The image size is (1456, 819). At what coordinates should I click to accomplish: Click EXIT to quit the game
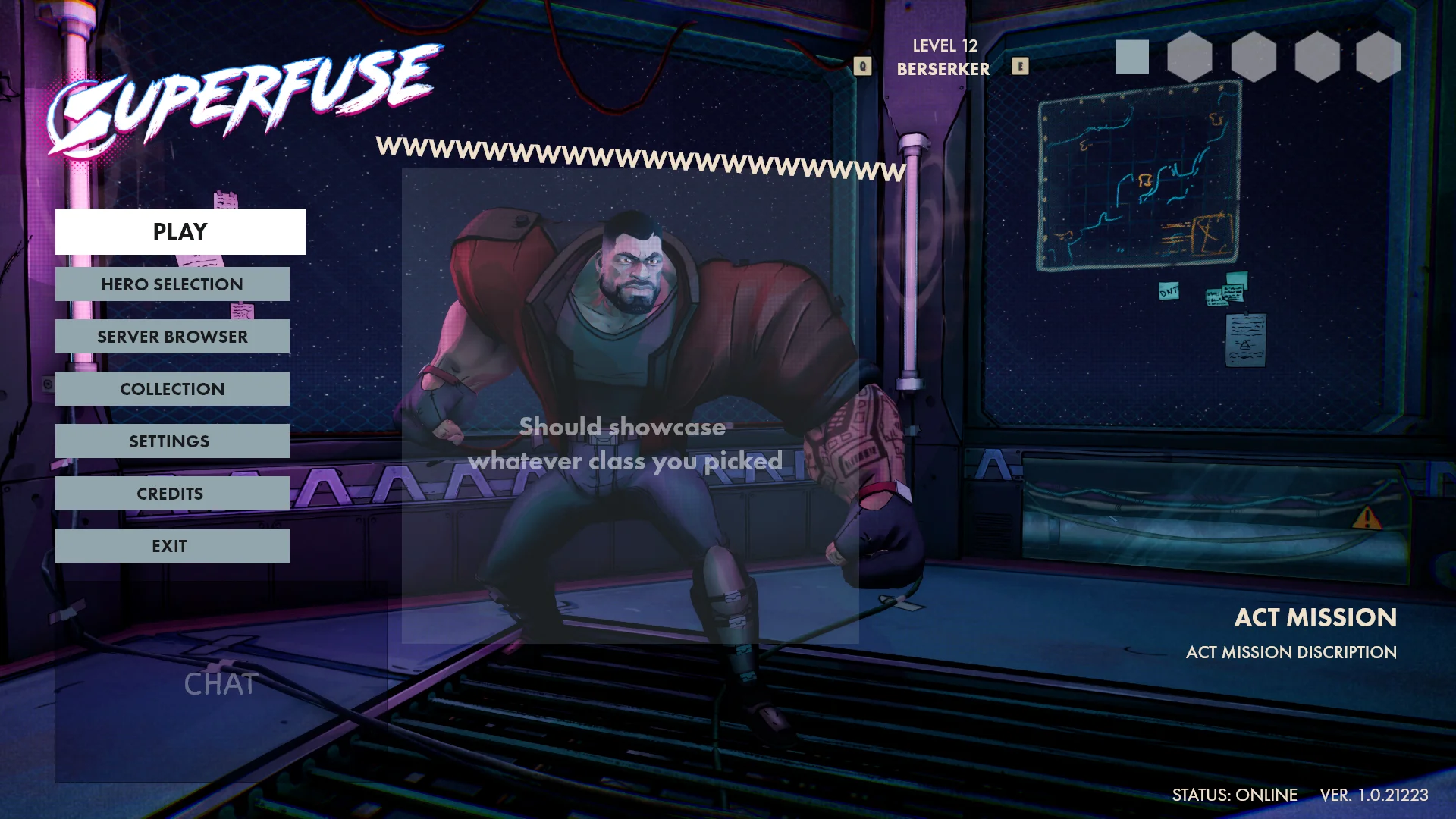pos(172,545)
